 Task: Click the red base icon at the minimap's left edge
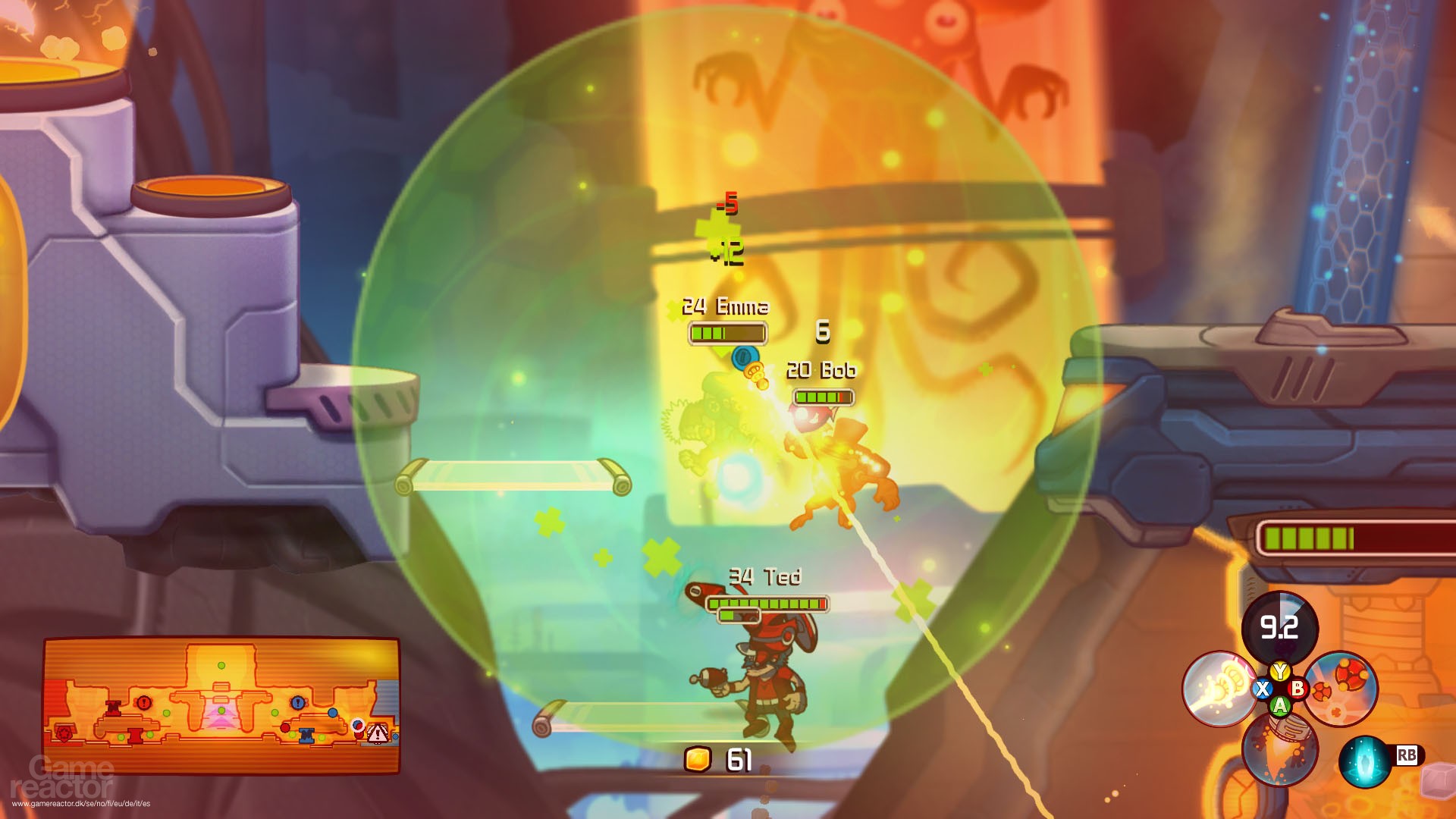[x=63, y=734]
